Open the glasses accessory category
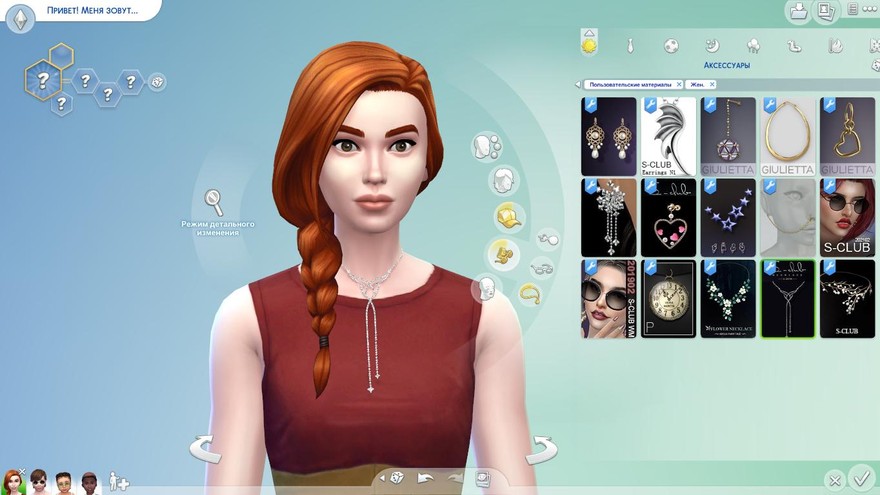The height and width of the screenshot is (495, 880). 541,268
